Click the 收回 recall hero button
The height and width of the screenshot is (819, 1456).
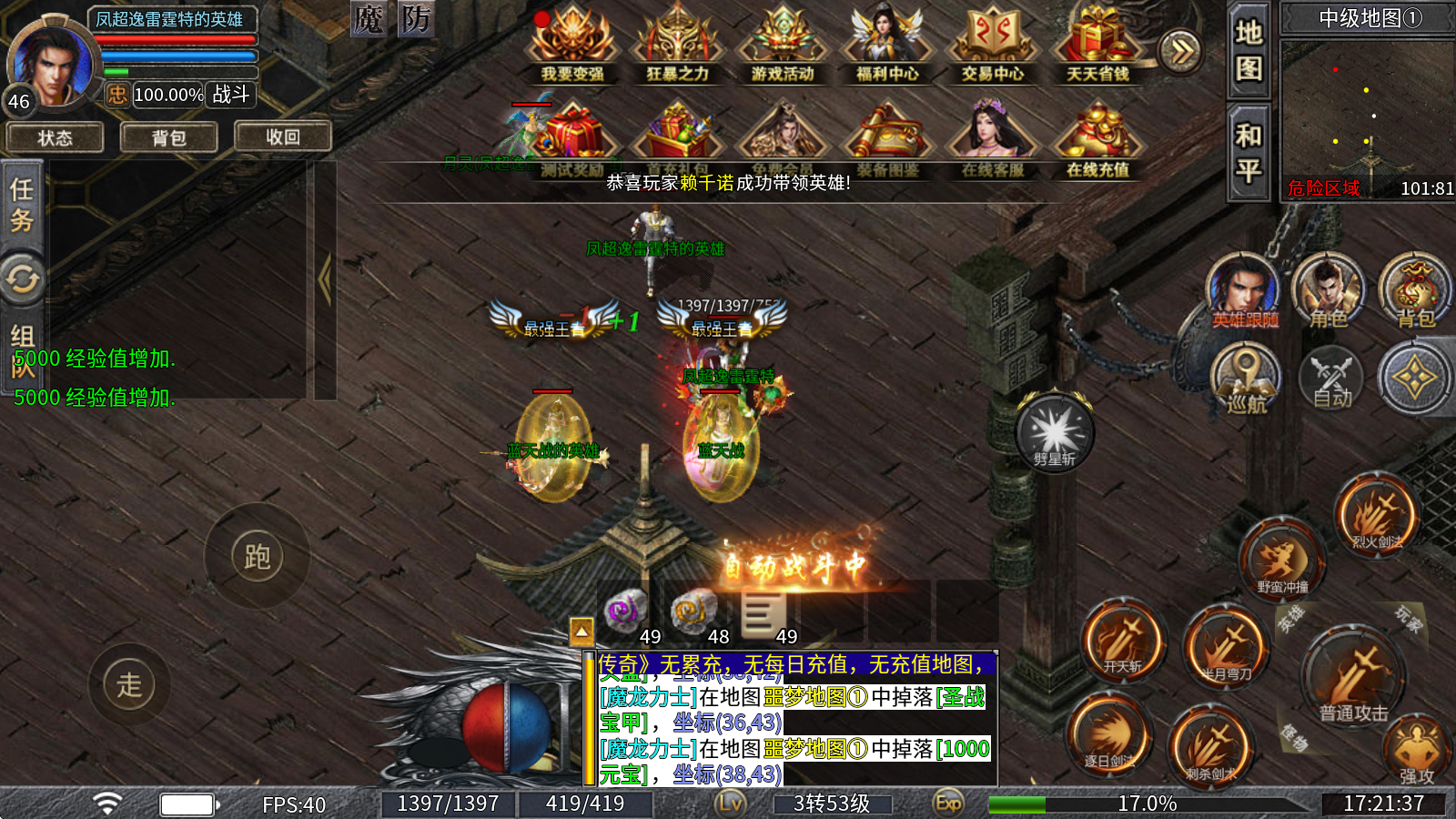(x=283, y=136)
